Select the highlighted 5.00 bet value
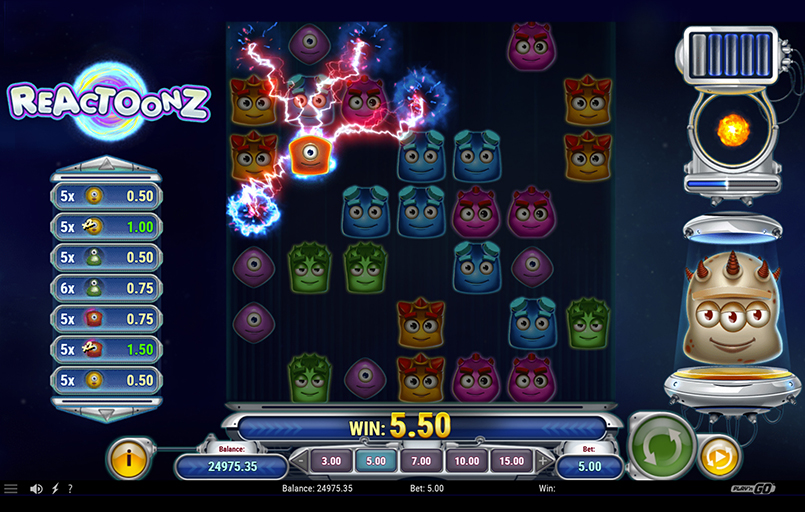Image resolution: width=805 pixels, height=512 pixels. point(375,461)
